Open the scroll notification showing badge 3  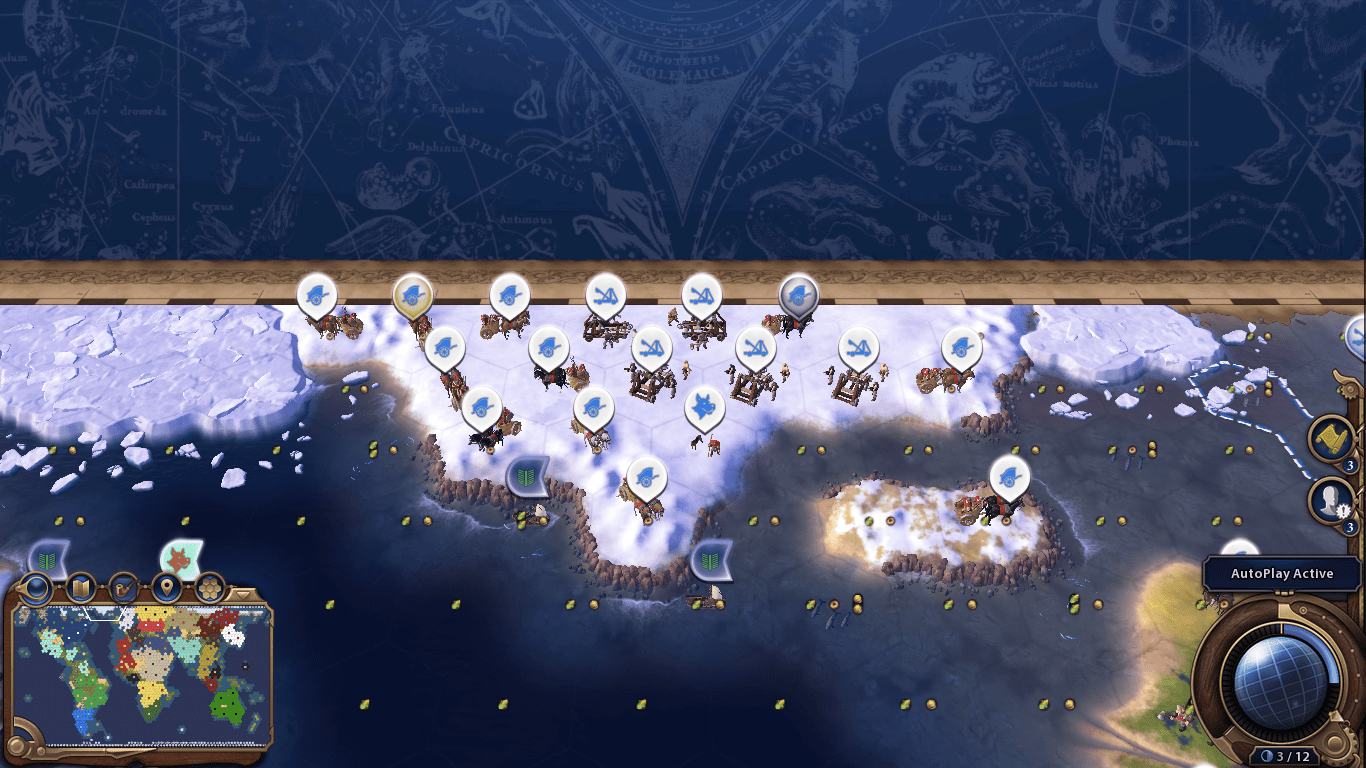point(1332,436)
